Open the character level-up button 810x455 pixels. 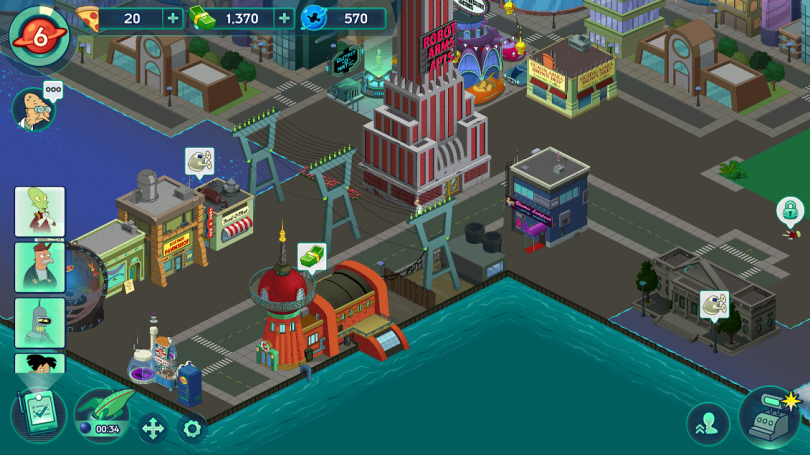[708, 424]
